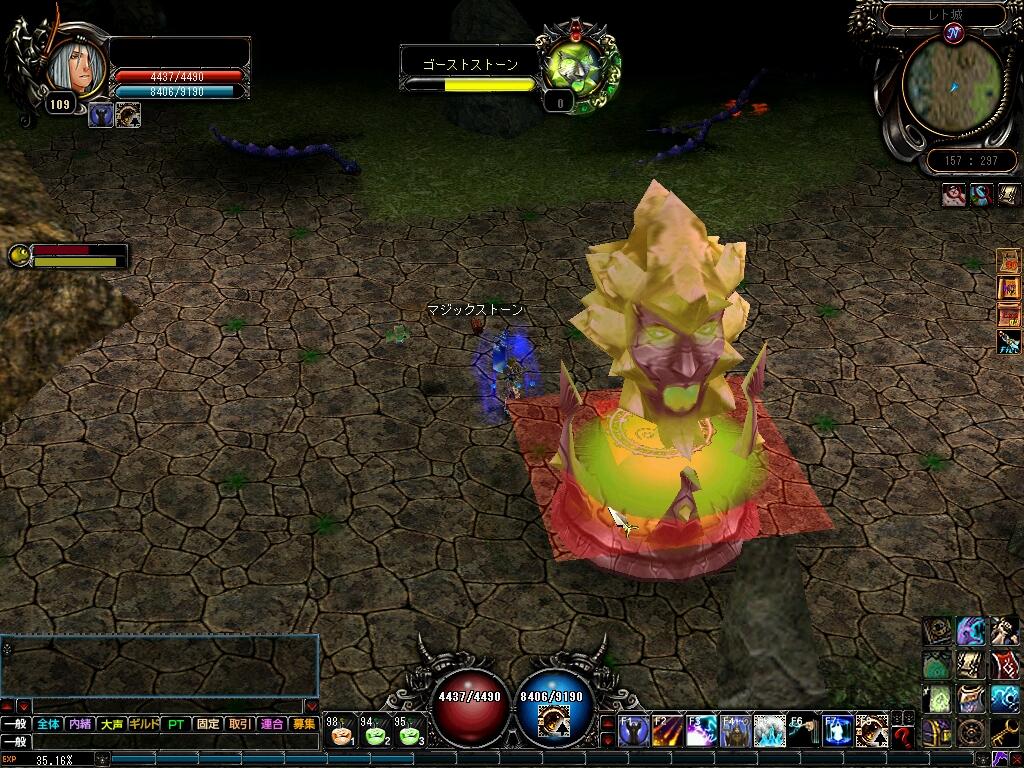Select the 募集 recruitment chat tab
The image size is (1024, 768).
(303, 724)
